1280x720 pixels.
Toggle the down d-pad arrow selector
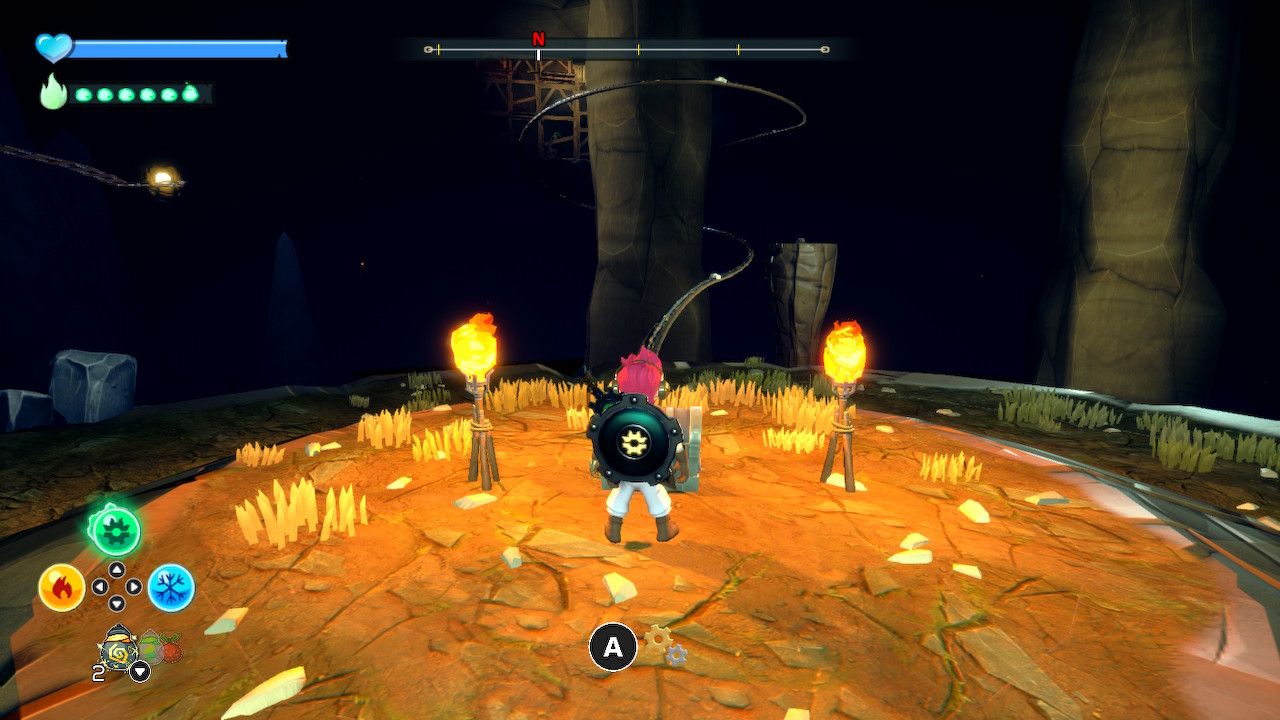[x=117, y=601]
